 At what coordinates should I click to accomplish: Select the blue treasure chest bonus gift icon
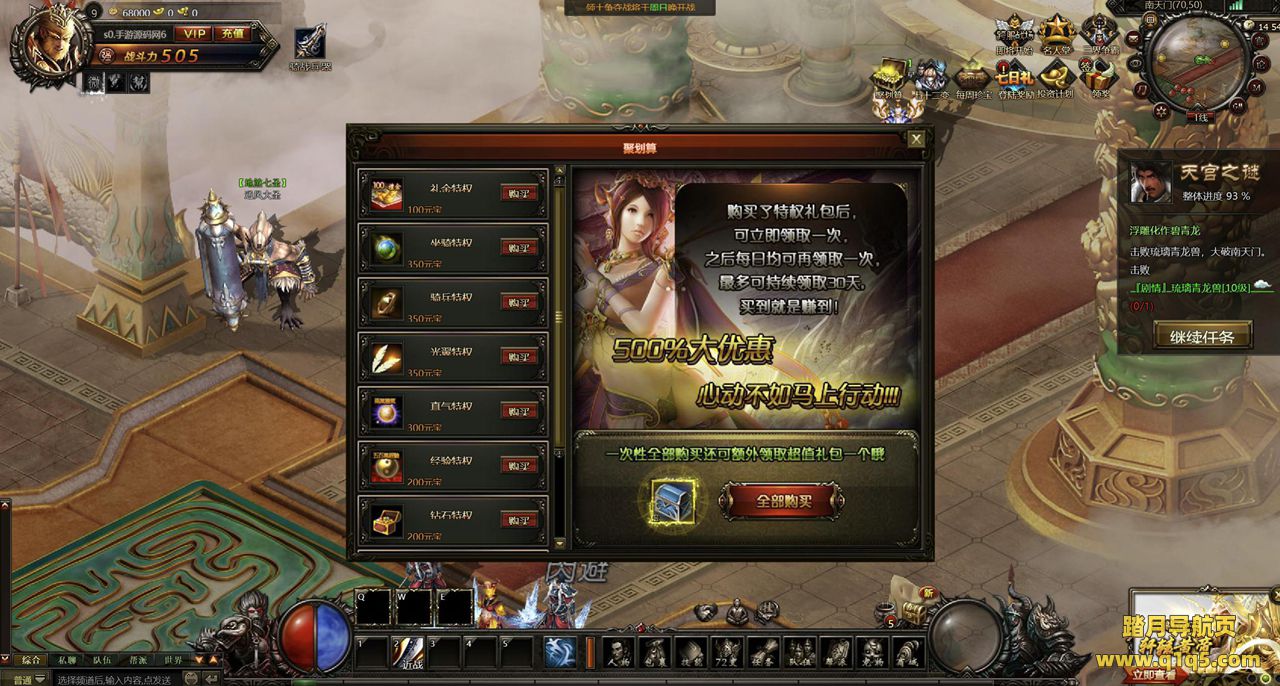coord(672,501)
